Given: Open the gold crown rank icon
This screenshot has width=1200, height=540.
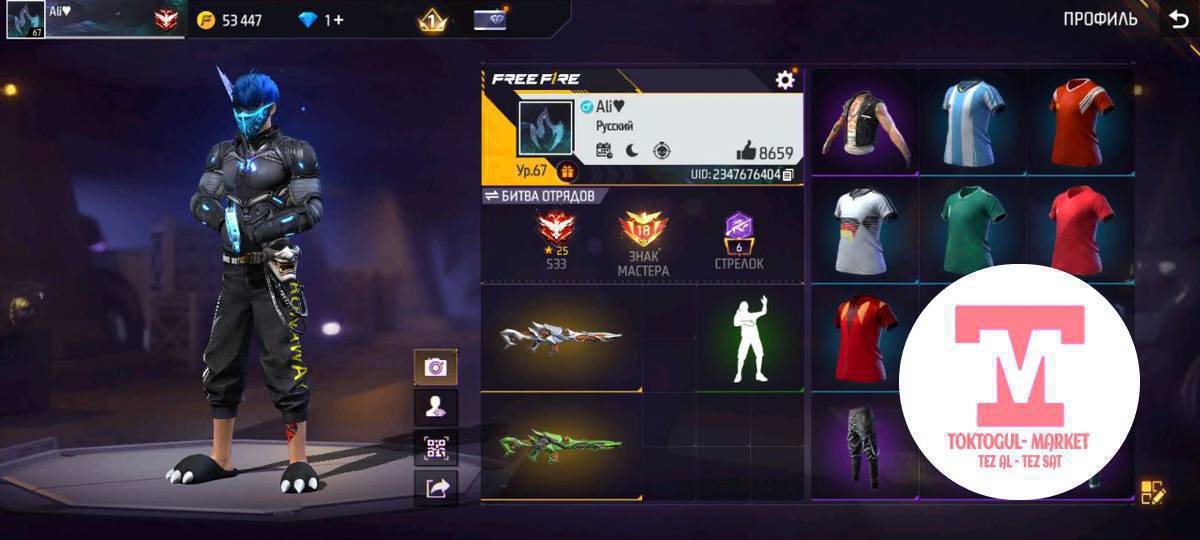Looking at the screenshot, I should (x=433, y=20).
